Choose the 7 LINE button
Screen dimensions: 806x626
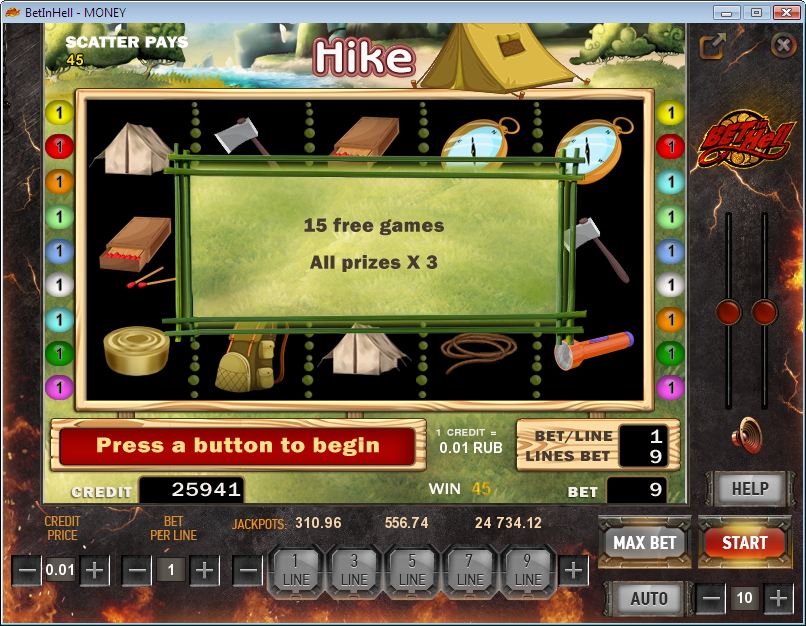click(x=470, y=571)
